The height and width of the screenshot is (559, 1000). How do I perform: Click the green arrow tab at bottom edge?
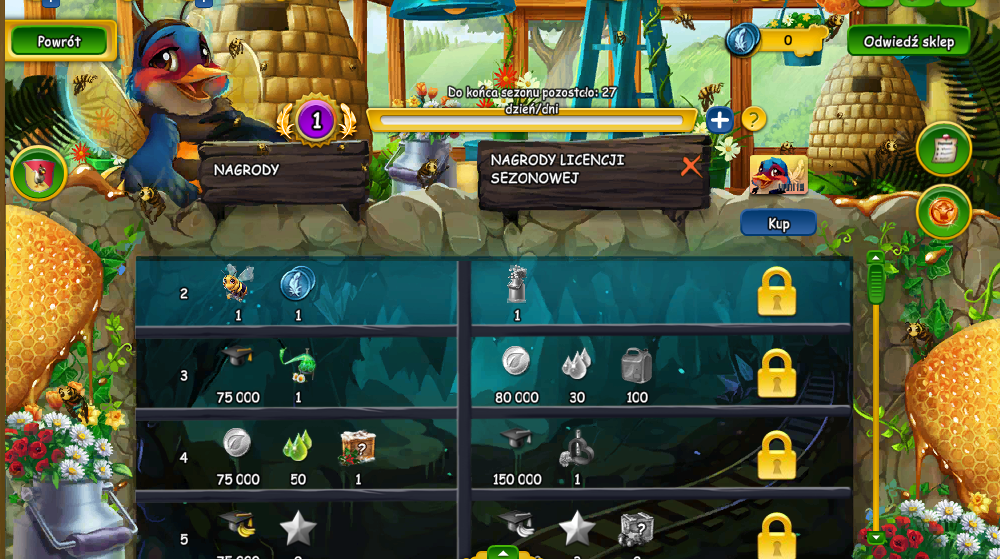tap(502, 552)
